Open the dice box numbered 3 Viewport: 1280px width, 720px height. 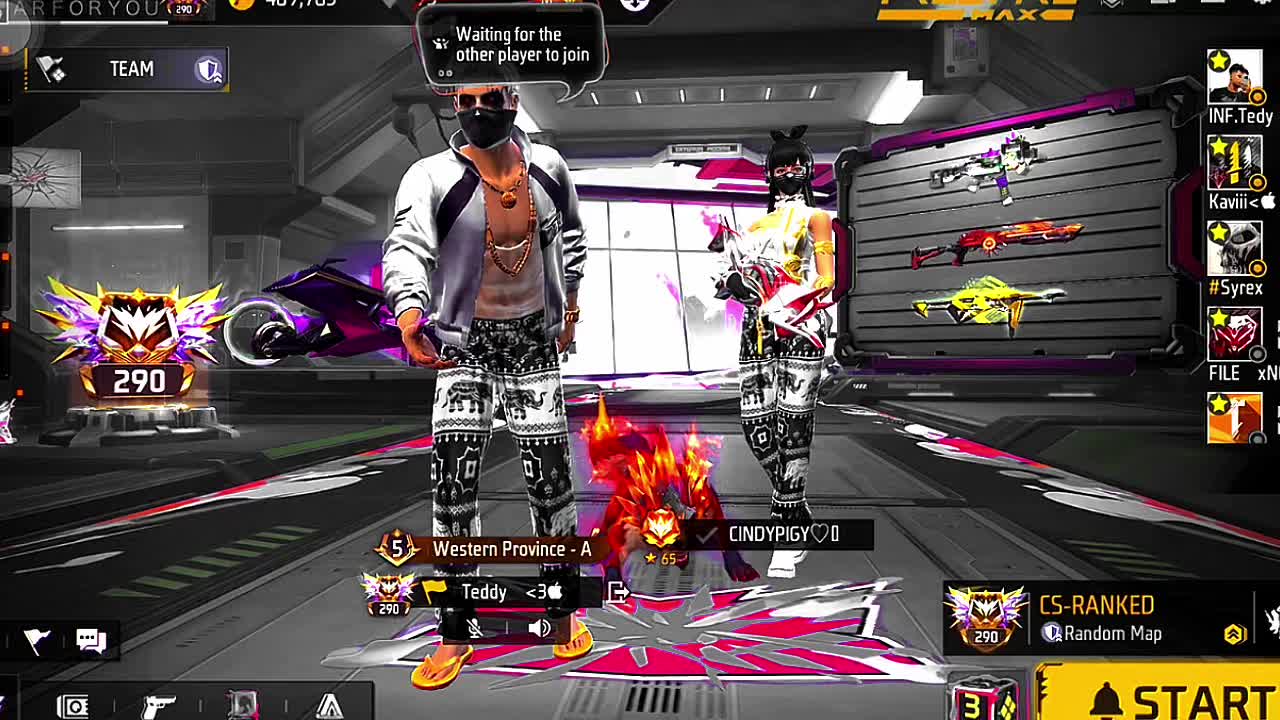(983, 701)
